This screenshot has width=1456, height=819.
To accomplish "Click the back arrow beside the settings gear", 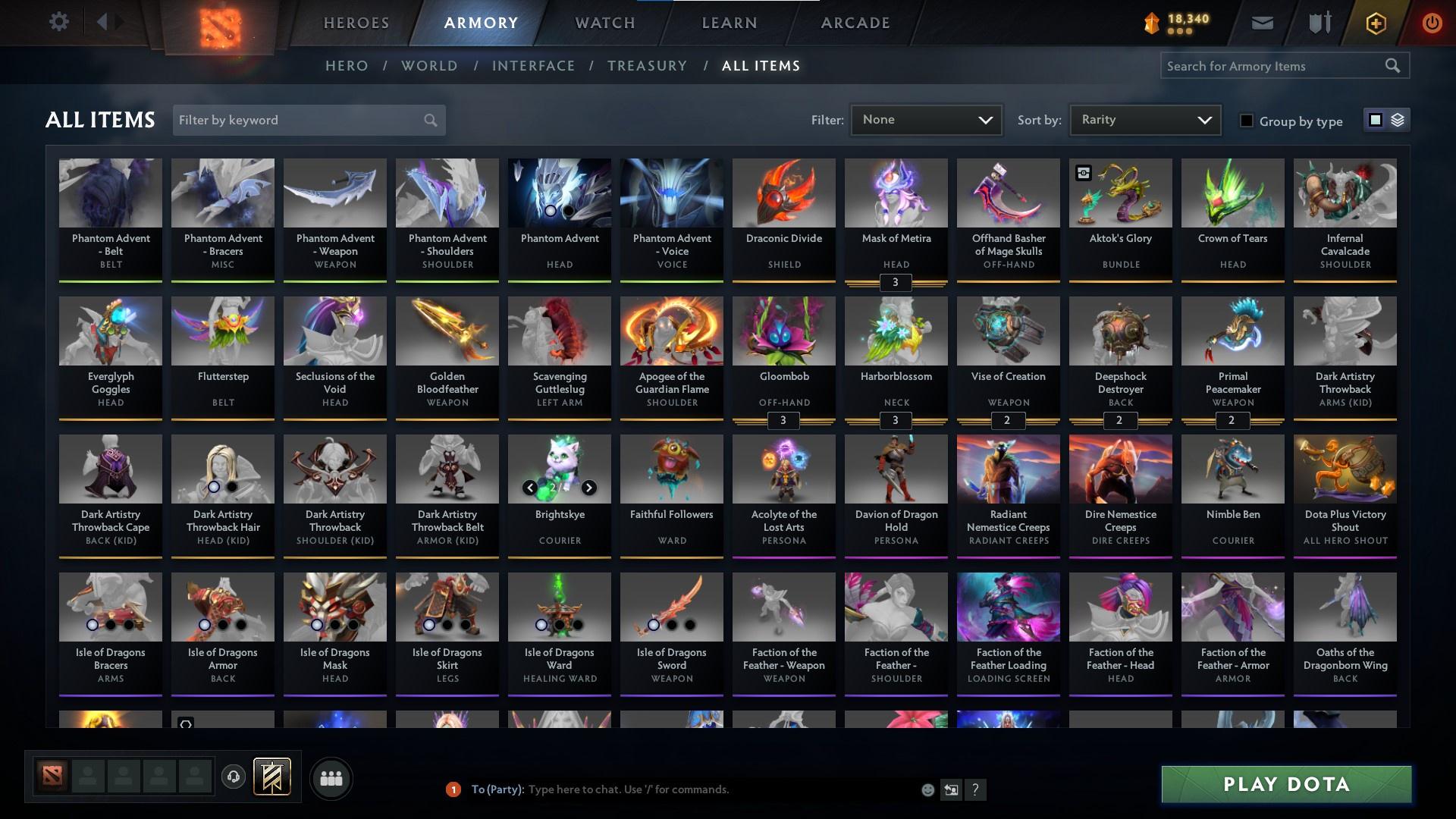I will (x=104, y=21).
